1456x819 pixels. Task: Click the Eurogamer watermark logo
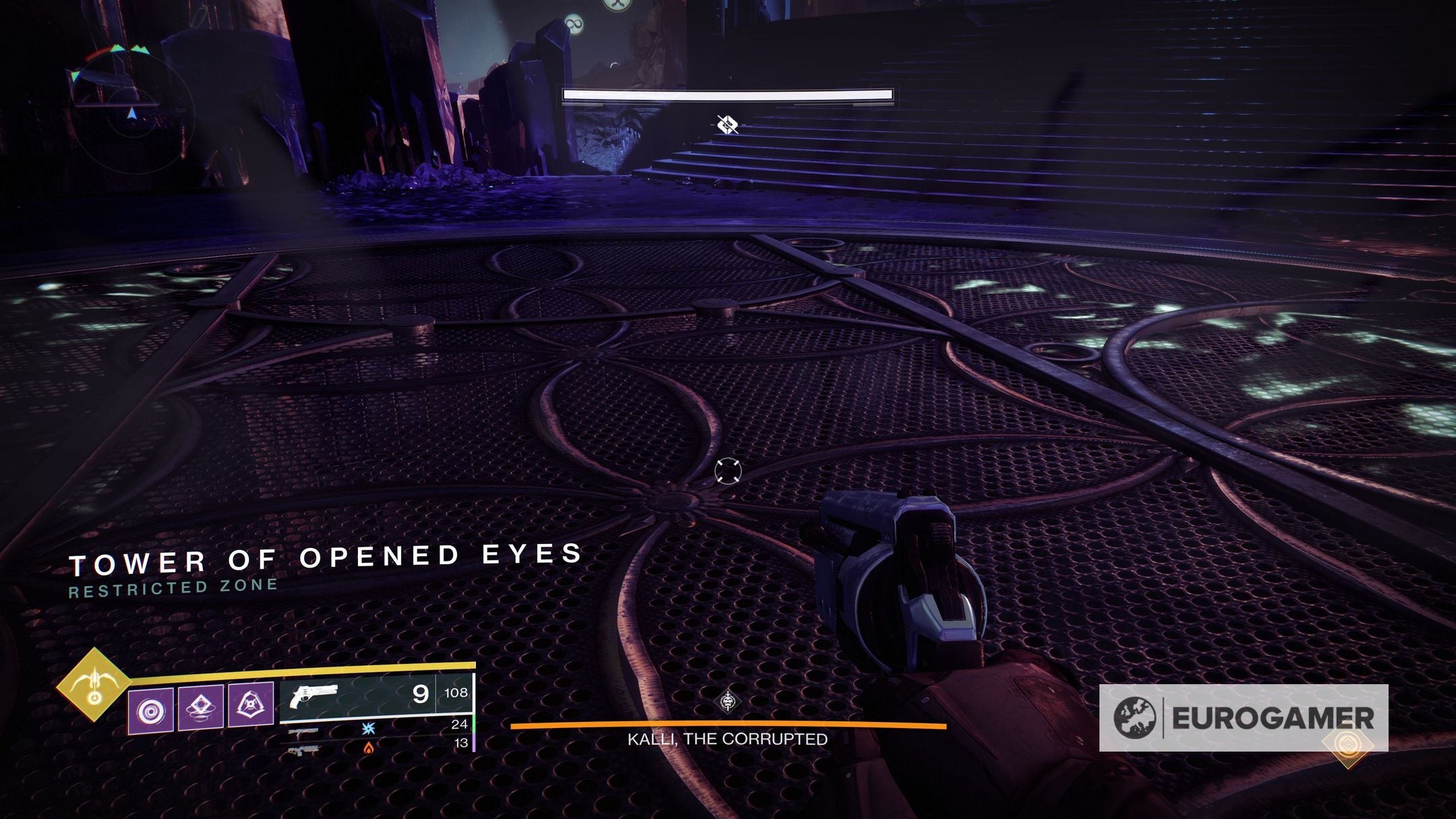1243,718
